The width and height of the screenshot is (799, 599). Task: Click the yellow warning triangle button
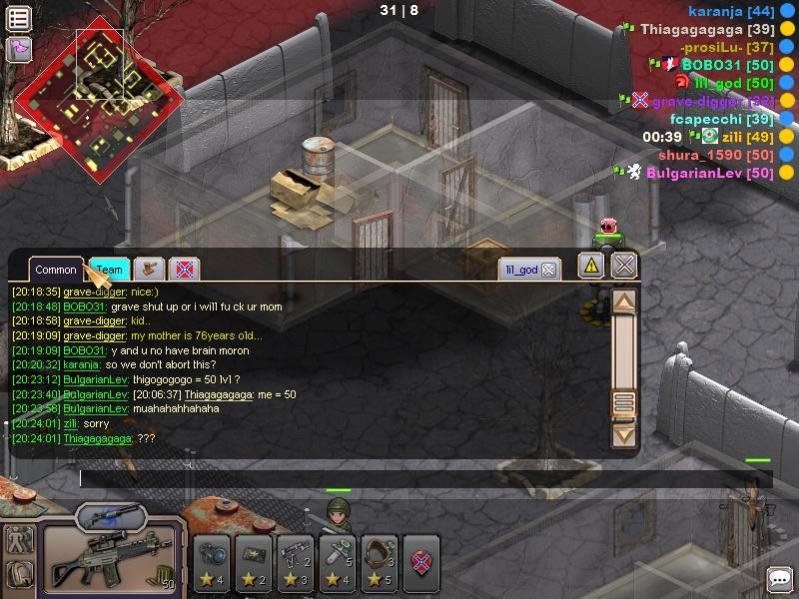[x=591, y=266]
